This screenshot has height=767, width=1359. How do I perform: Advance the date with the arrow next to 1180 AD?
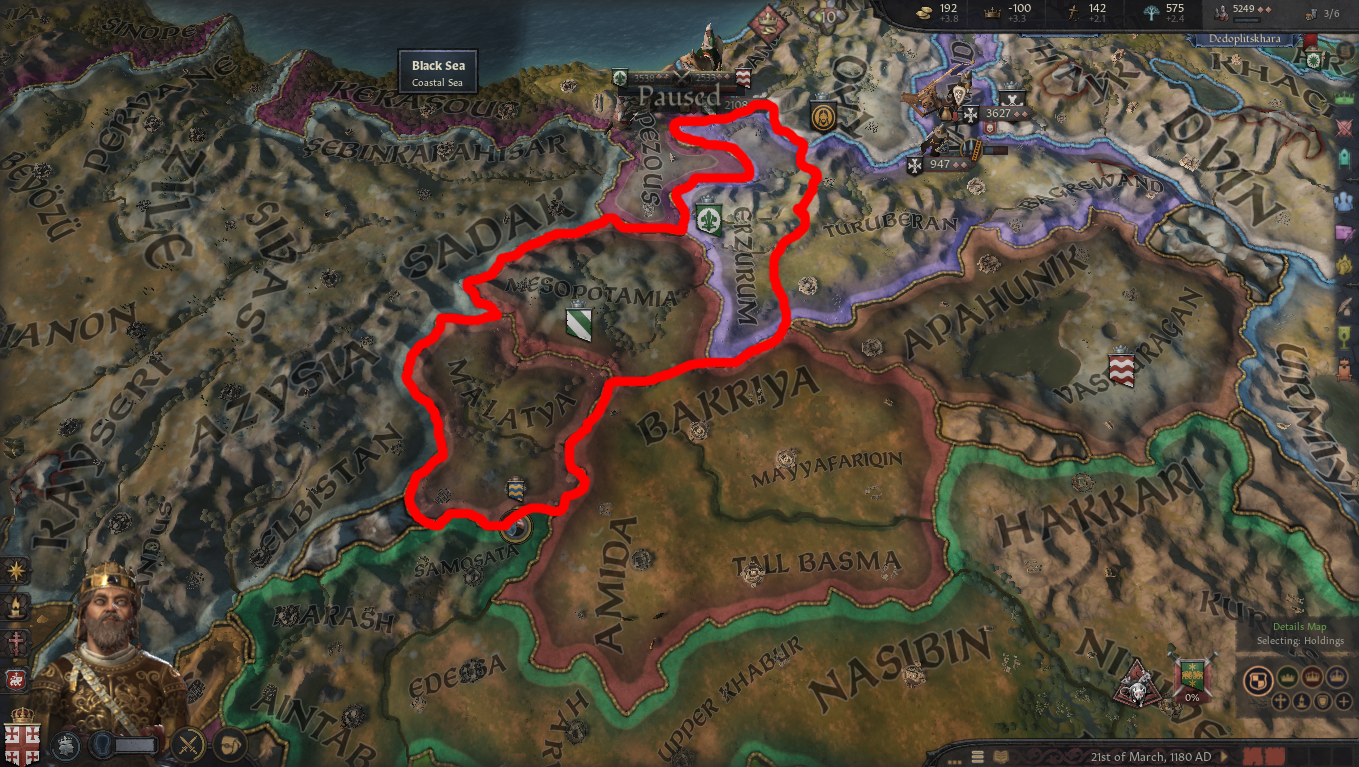1224,755
